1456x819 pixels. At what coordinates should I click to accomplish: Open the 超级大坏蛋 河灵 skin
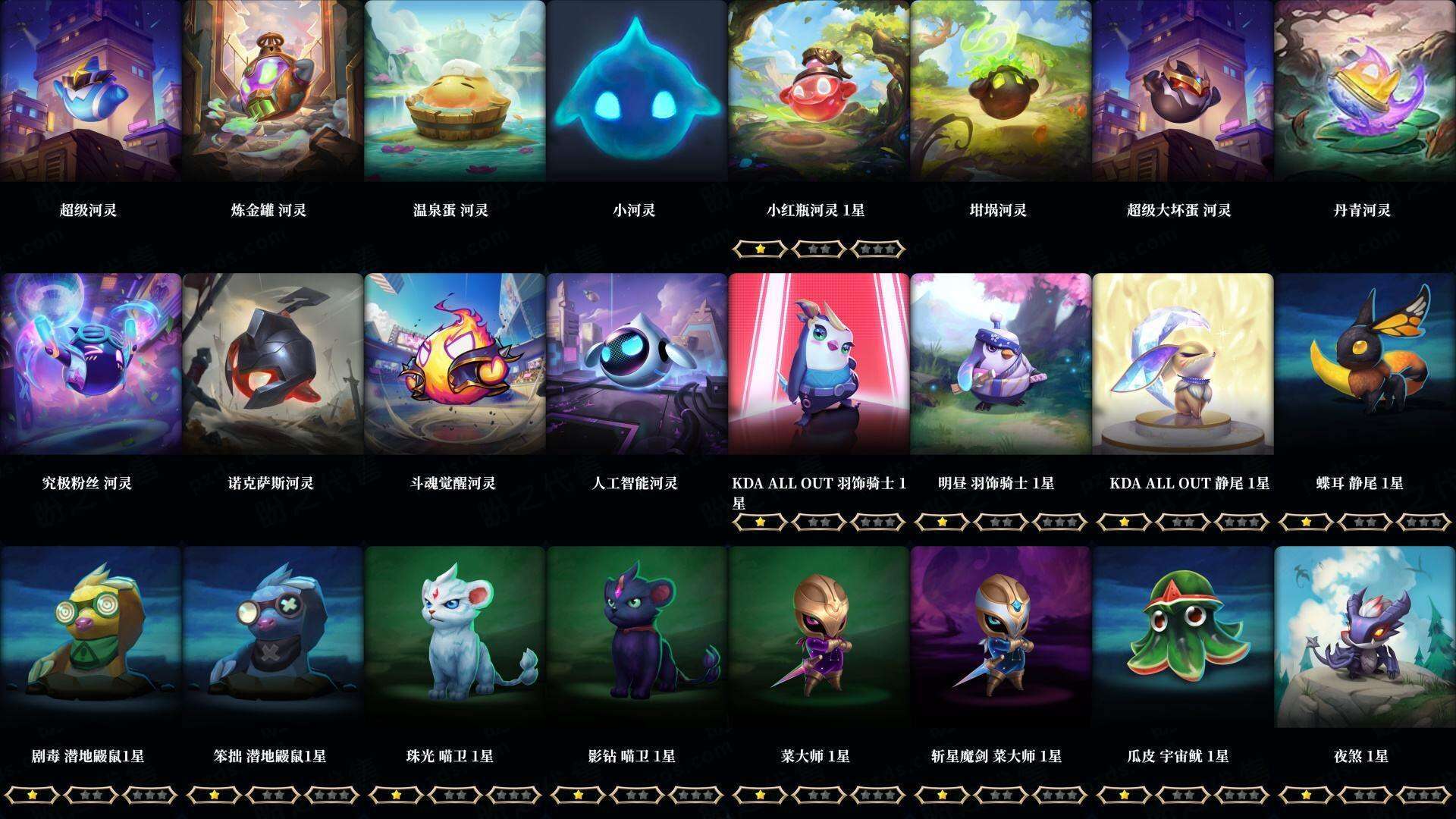coord(1183,91)
